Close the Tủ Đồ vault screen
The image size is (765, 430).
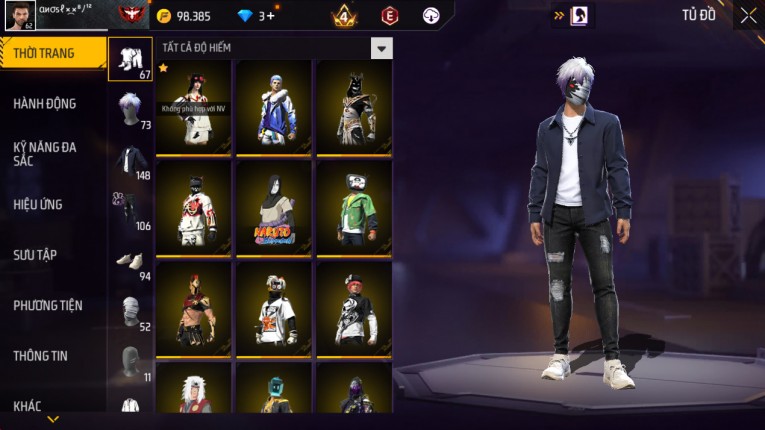coord(748,15)
